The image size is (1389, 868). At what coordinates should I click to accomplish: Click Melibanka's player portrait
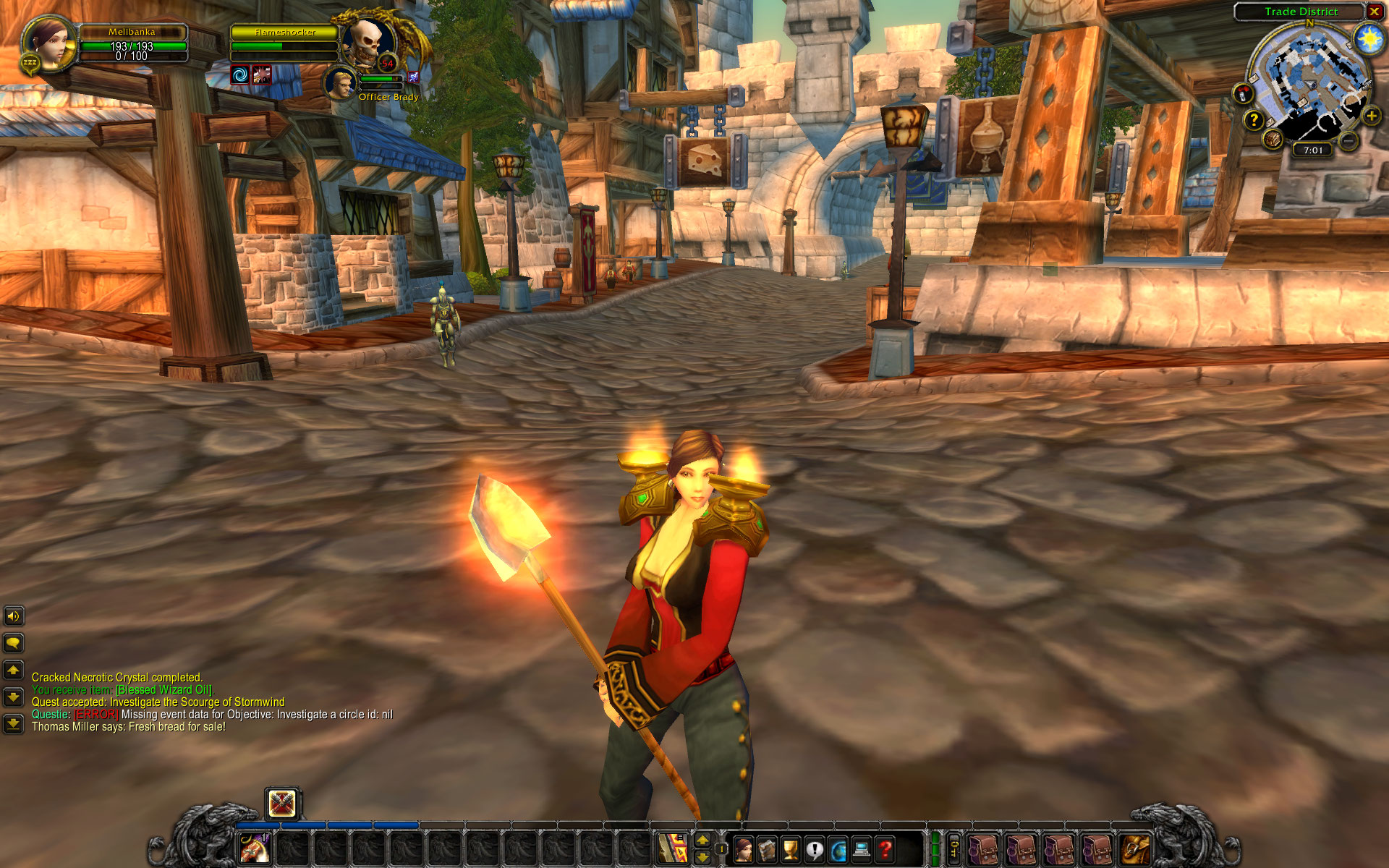tap(48, 43)
